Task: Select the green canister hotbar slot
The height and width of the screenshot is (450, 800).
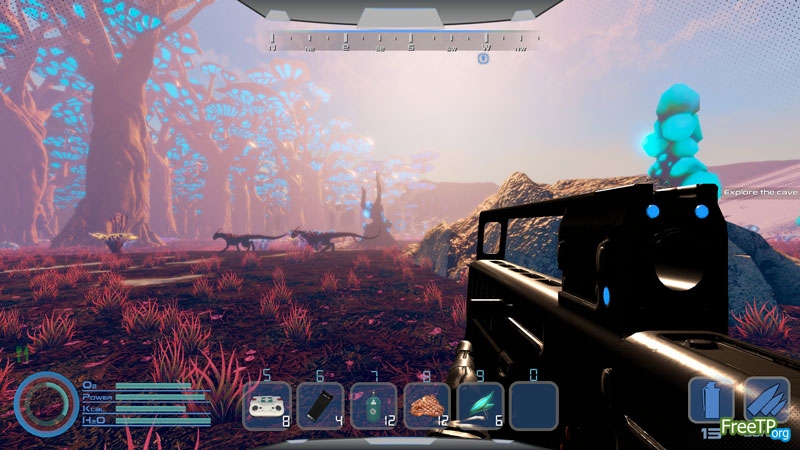Action: [x=374, y=406]
